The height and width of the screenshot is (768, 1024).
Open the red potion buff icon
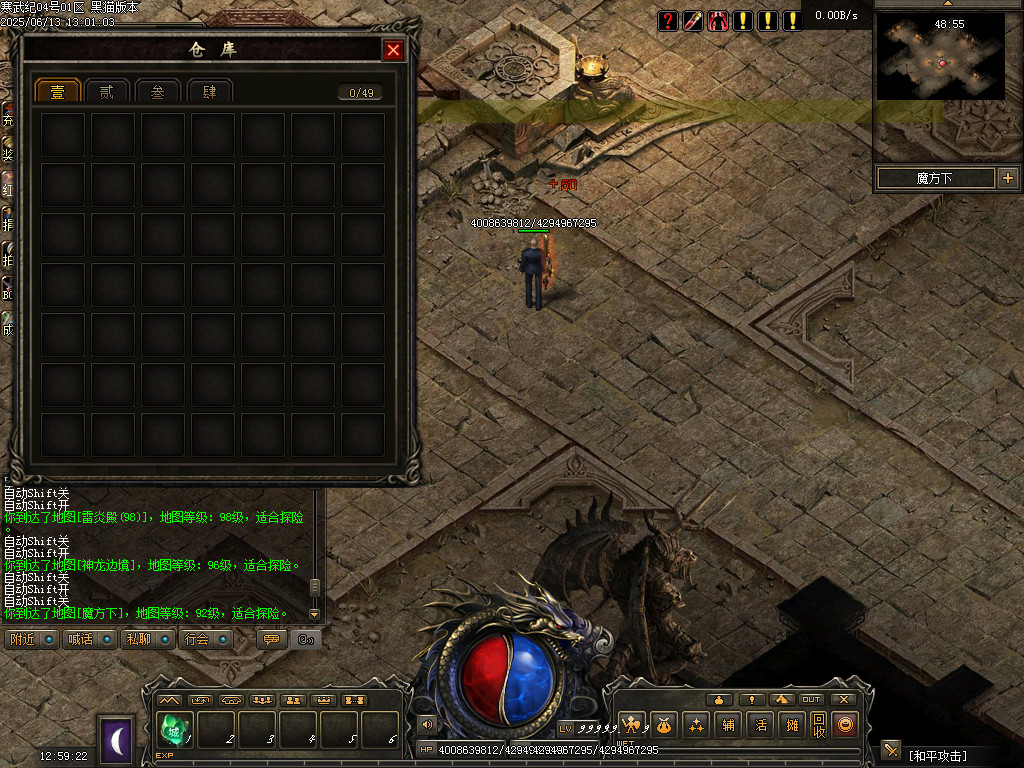tap(693, 20)
